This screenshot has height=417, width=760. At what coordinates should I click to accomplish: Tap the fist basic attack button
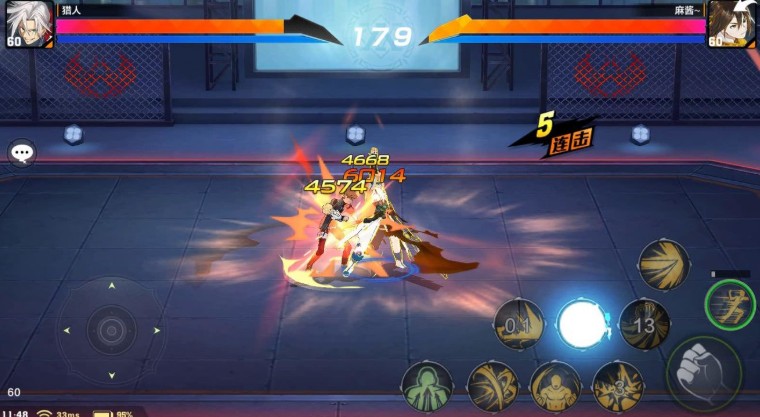[x=704, y=371]
